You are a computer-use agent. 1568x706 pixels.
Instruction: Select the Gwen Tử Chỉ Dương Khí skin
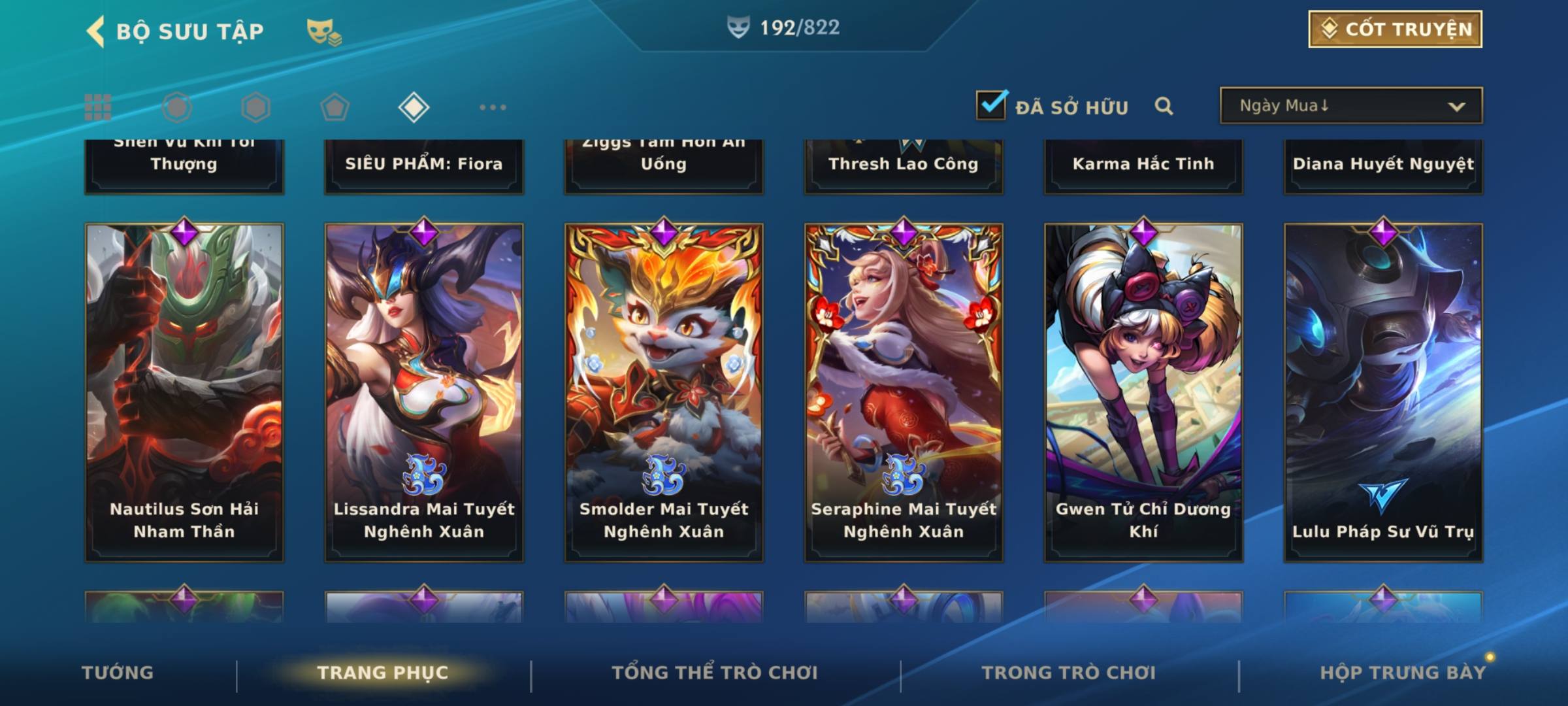1143,392
